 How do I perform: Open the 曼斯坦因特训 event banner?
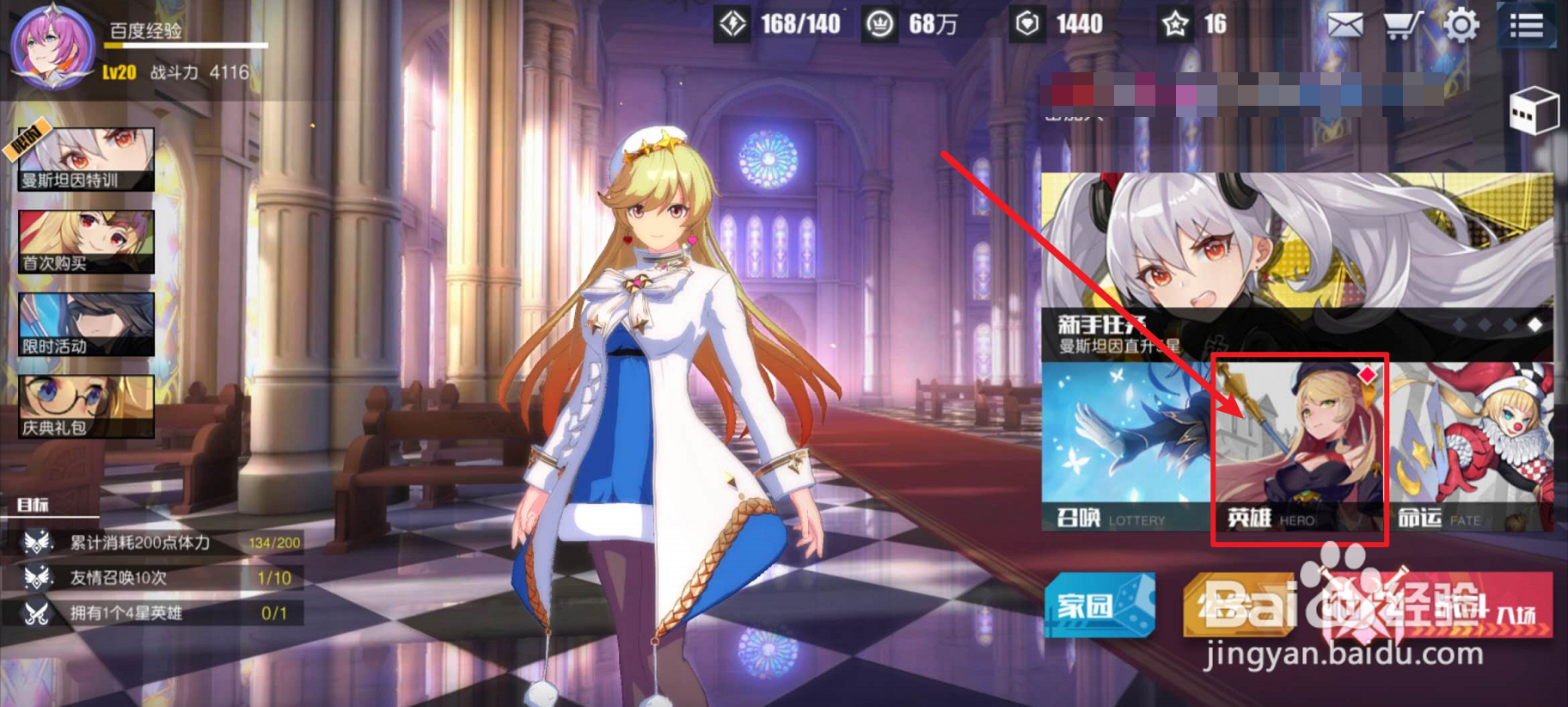(85, 159)
